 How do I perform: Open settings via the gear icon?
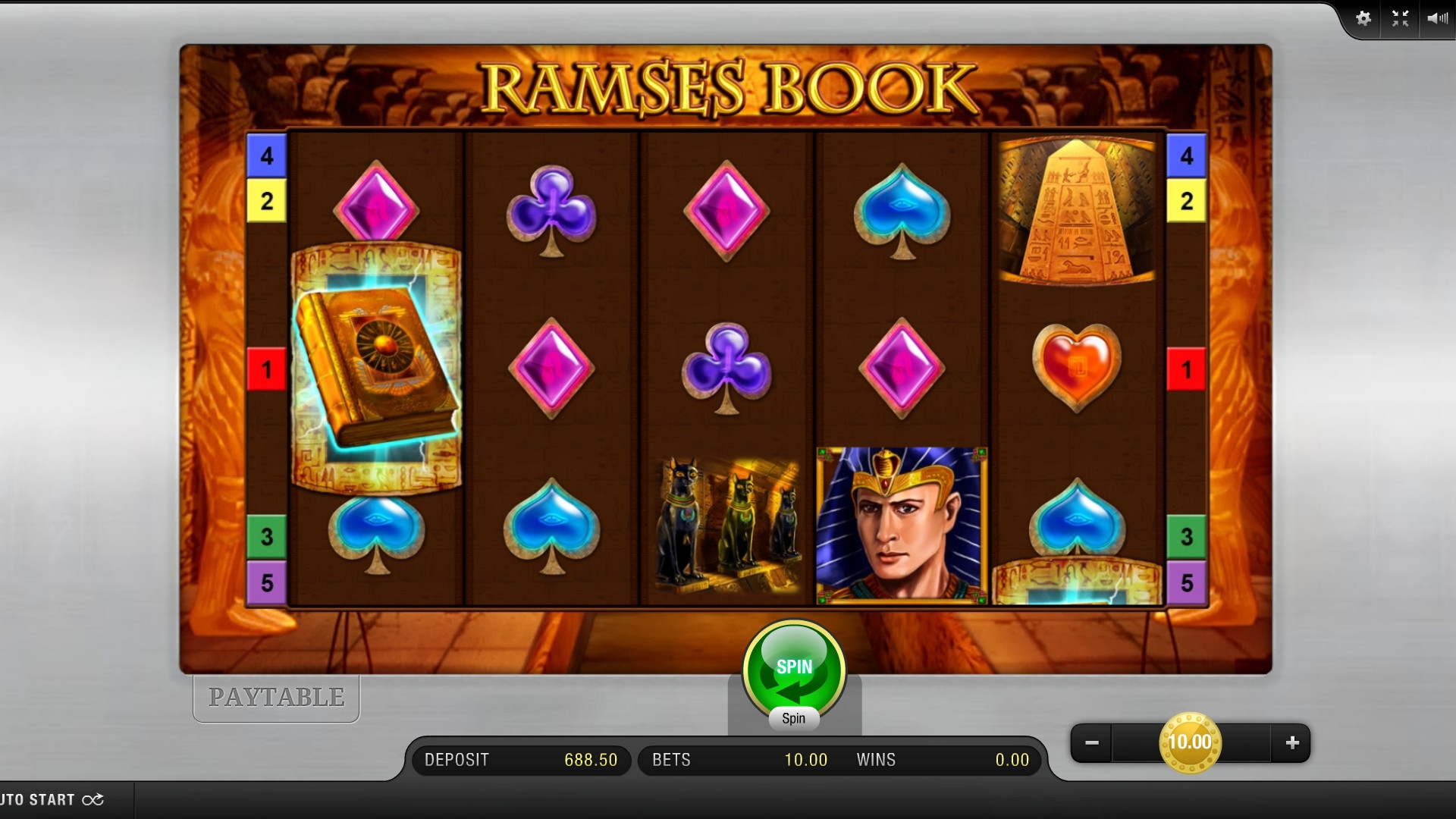[x=1363, y=19]
